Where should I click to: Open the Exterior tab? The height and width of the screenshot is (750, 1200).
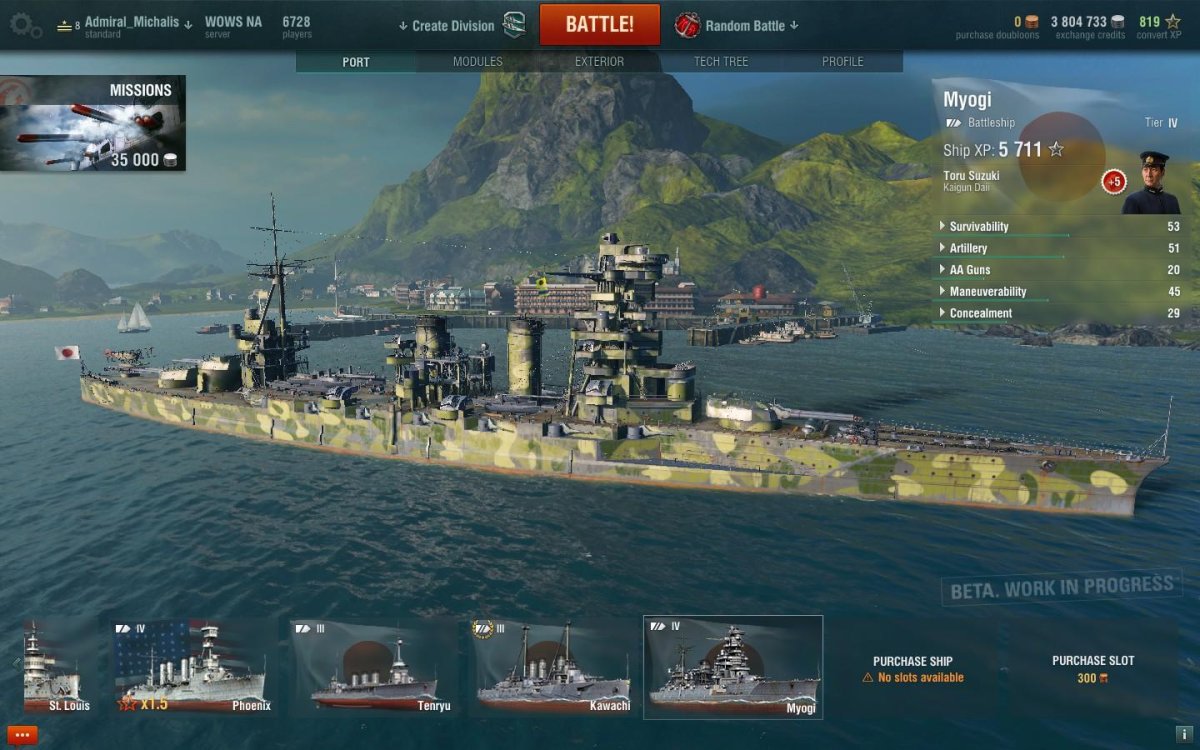click(x=599, y=62)
